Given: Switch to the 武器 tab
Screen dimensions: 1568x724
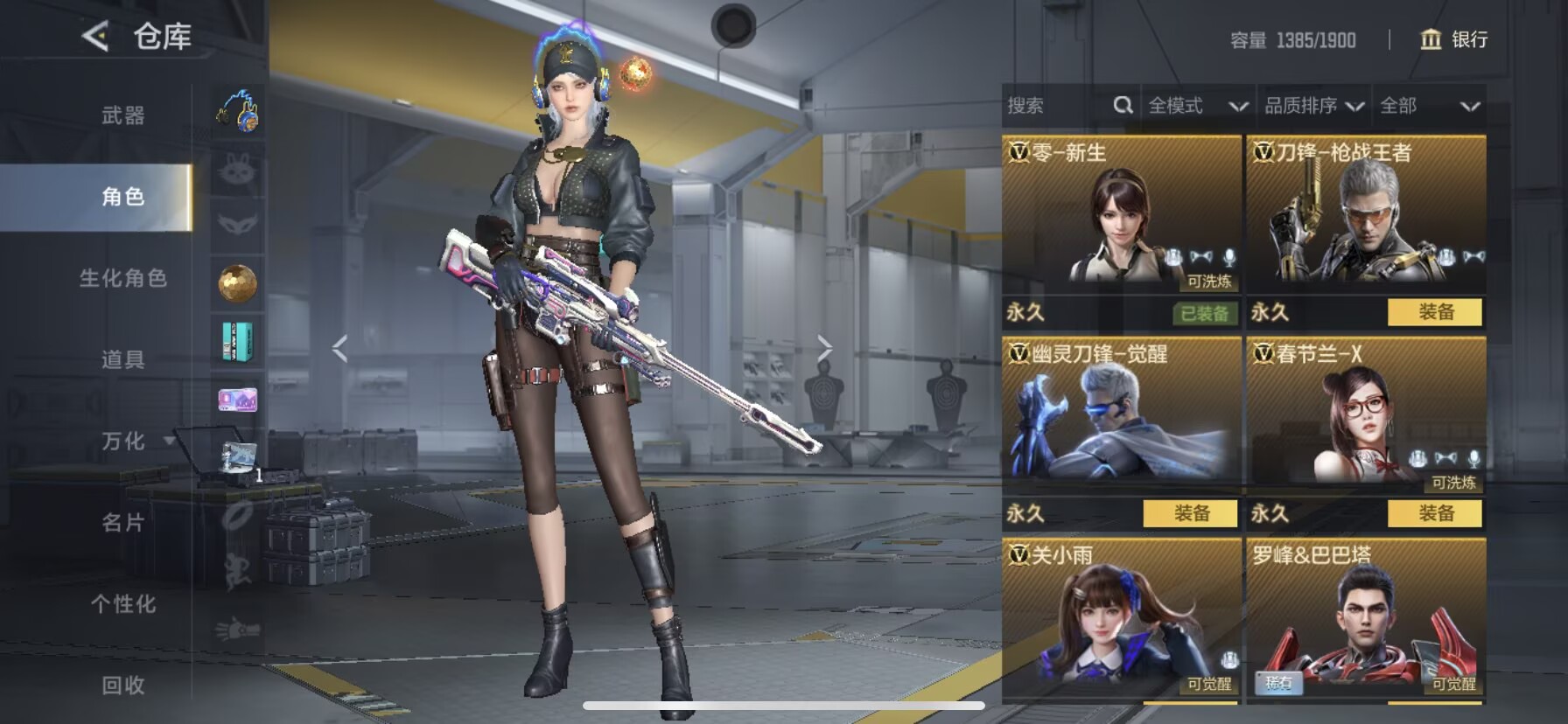Looking at the screenshot, I should (122, 115).
